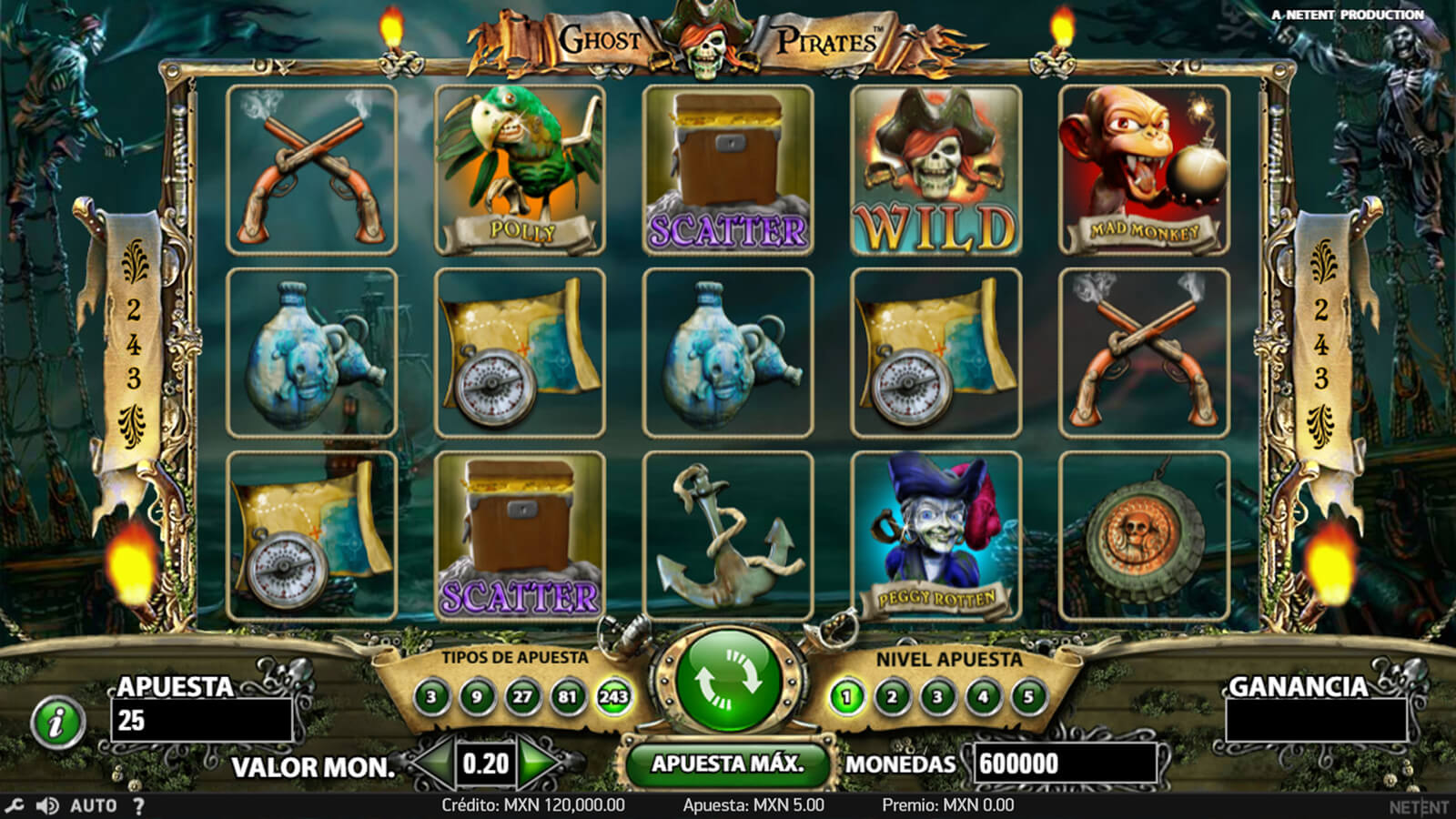The width and height of the screenshot is (1456, 819).
Task: Show help with the question mark
Action: point(138,805)
